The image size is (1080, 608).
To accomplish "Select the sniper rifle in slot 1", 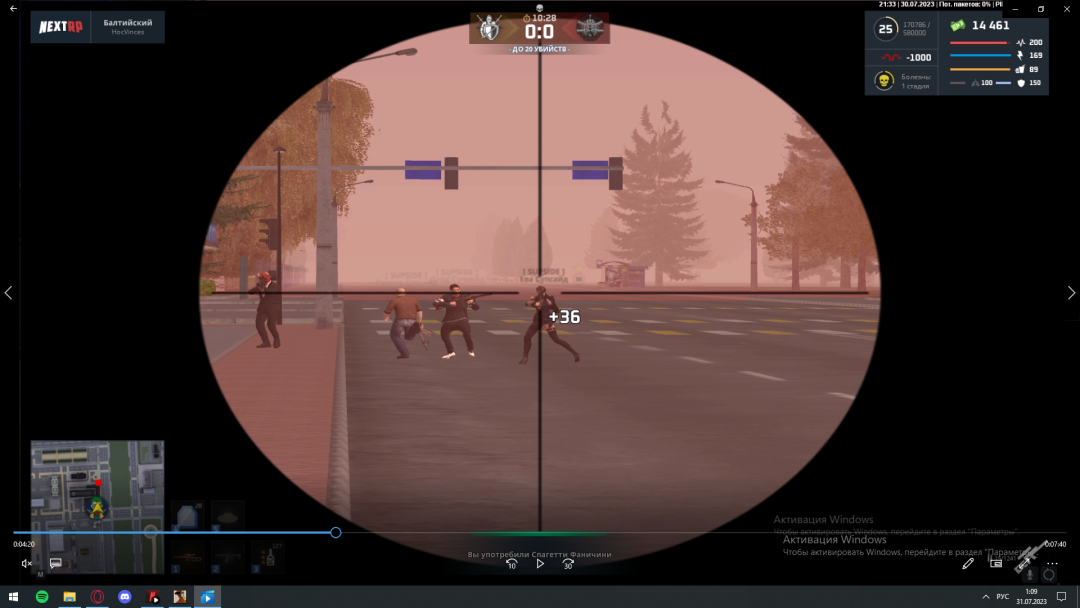I will [x=187, y=558].
